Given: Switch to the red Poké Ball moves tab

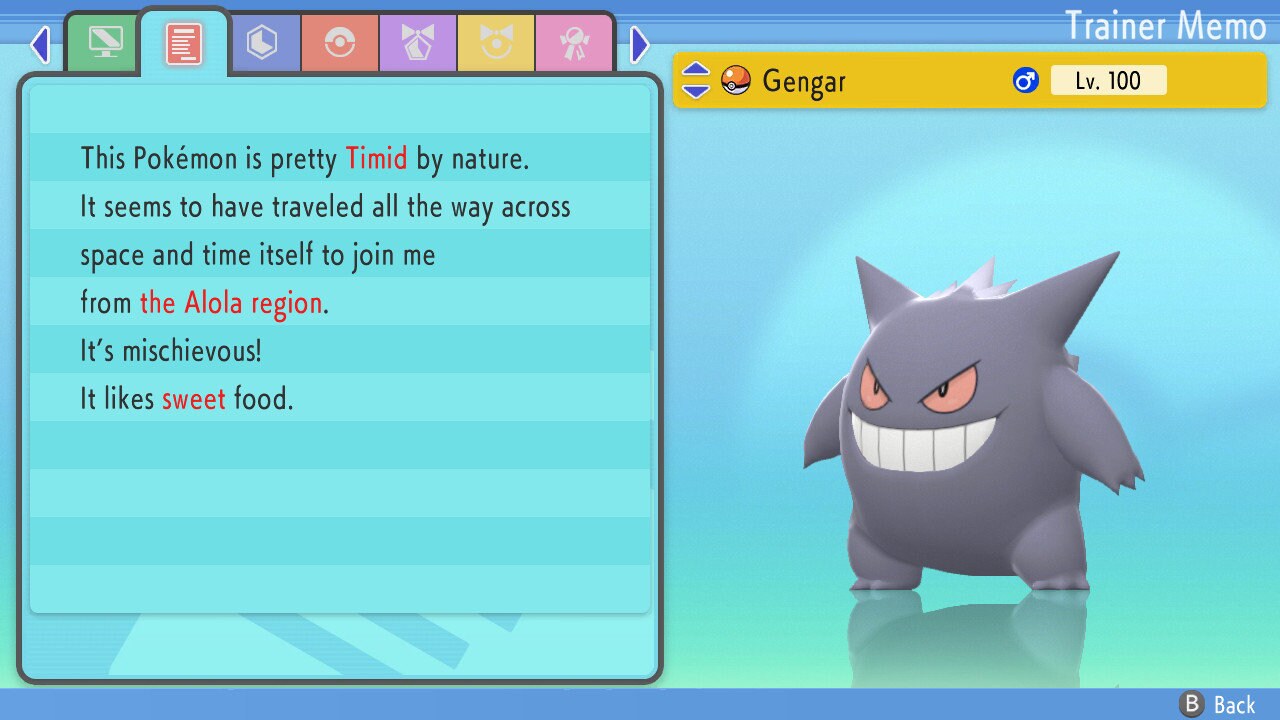Looking at the screenshot, I should click(340, 44).
